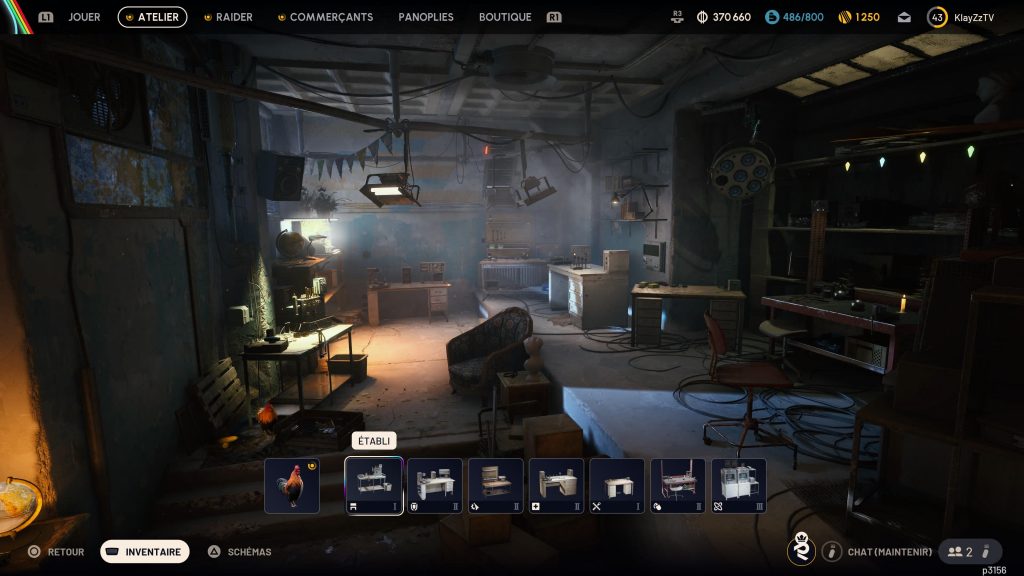Open the Jouer tab
The image size is (1024, 576).
[84, 17]
